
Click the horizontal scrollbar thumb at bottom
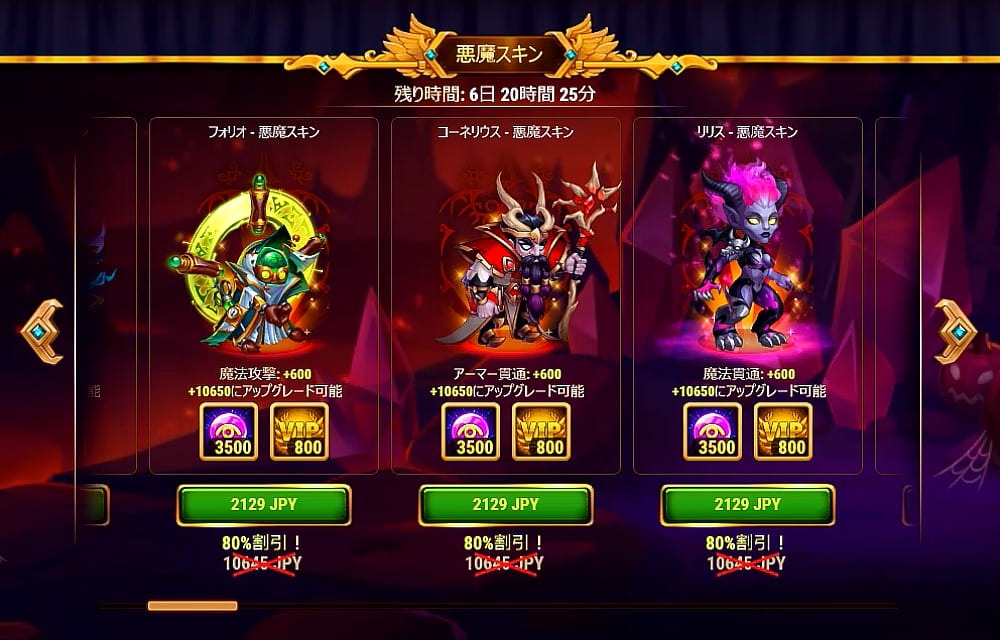click(x=192, y=605)
